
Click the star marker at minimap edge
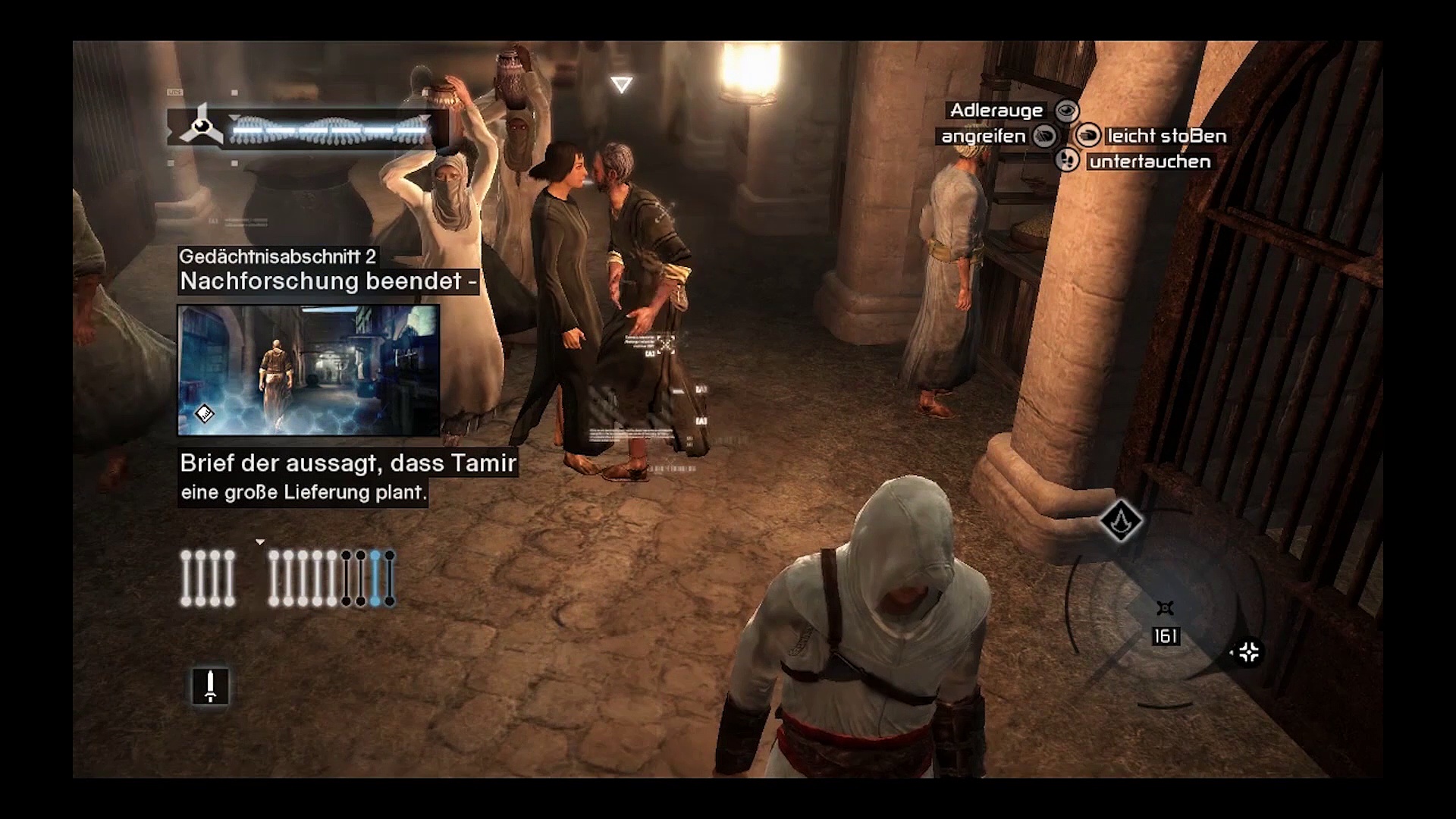(1248, 652)
